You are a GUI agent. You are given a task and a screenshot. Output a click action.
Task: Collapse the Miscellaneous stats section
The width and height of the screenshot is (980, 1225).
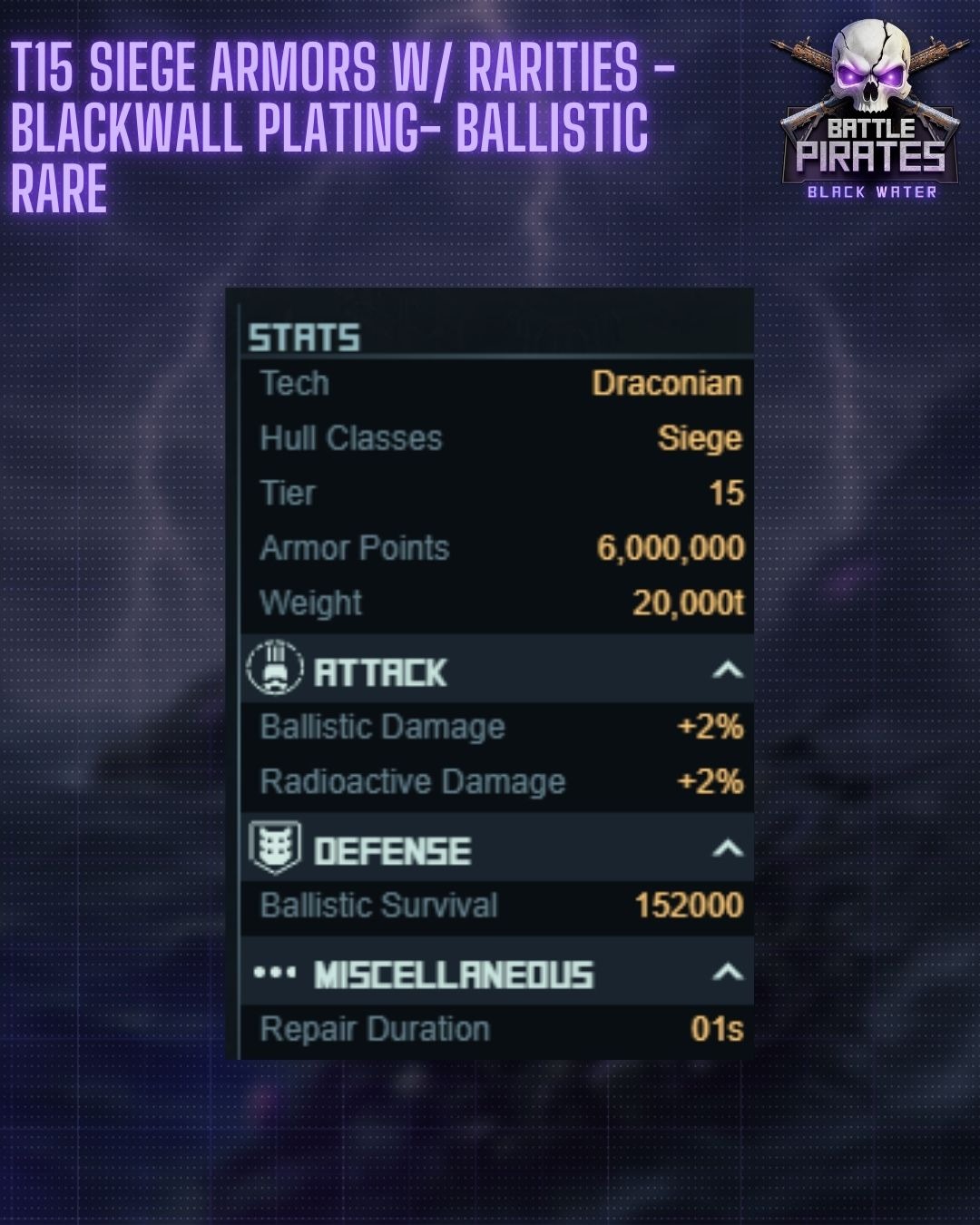pos(727,973)
